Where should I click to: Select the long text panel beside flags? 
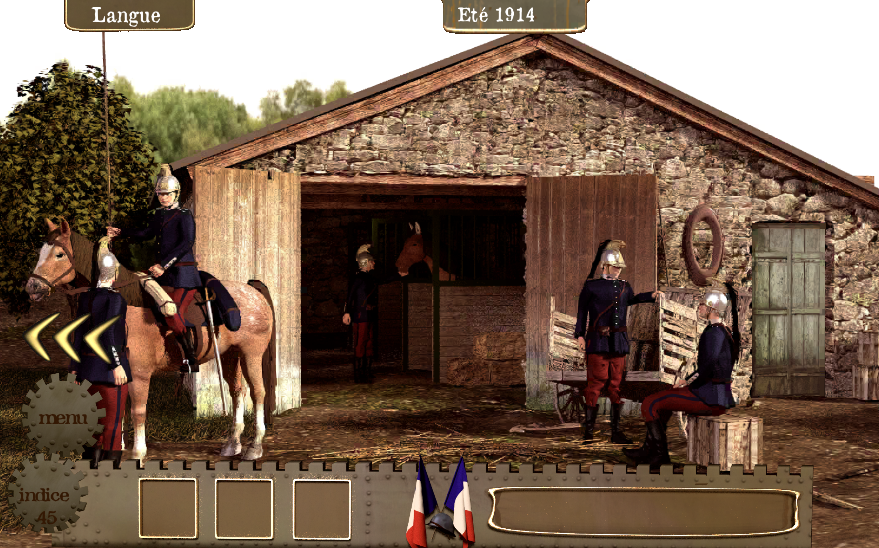643,511
